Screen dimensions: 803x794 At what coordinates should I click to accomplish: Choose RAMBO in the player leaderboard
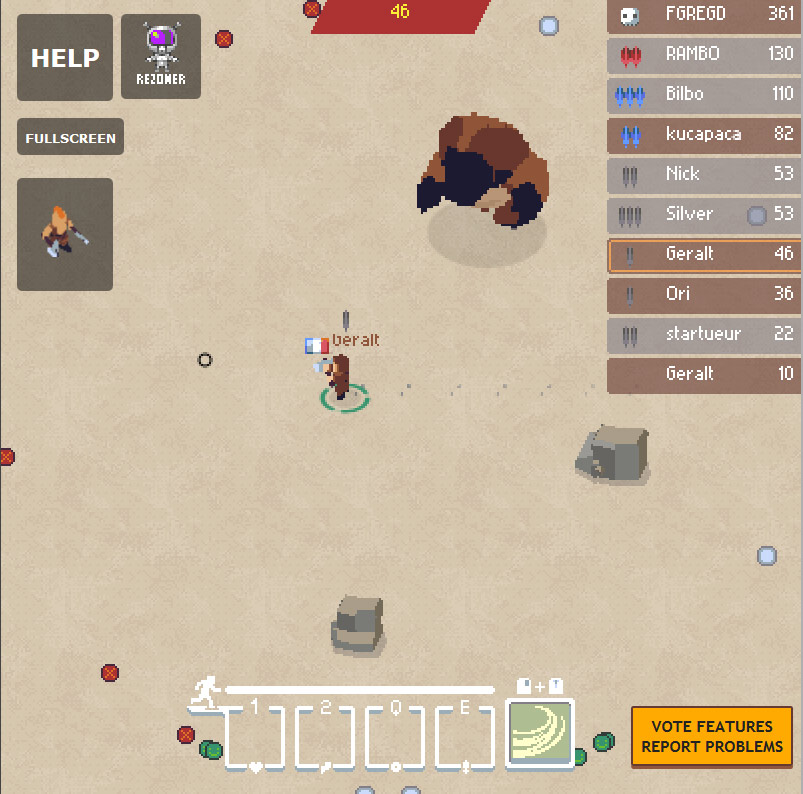click(704, 54)
